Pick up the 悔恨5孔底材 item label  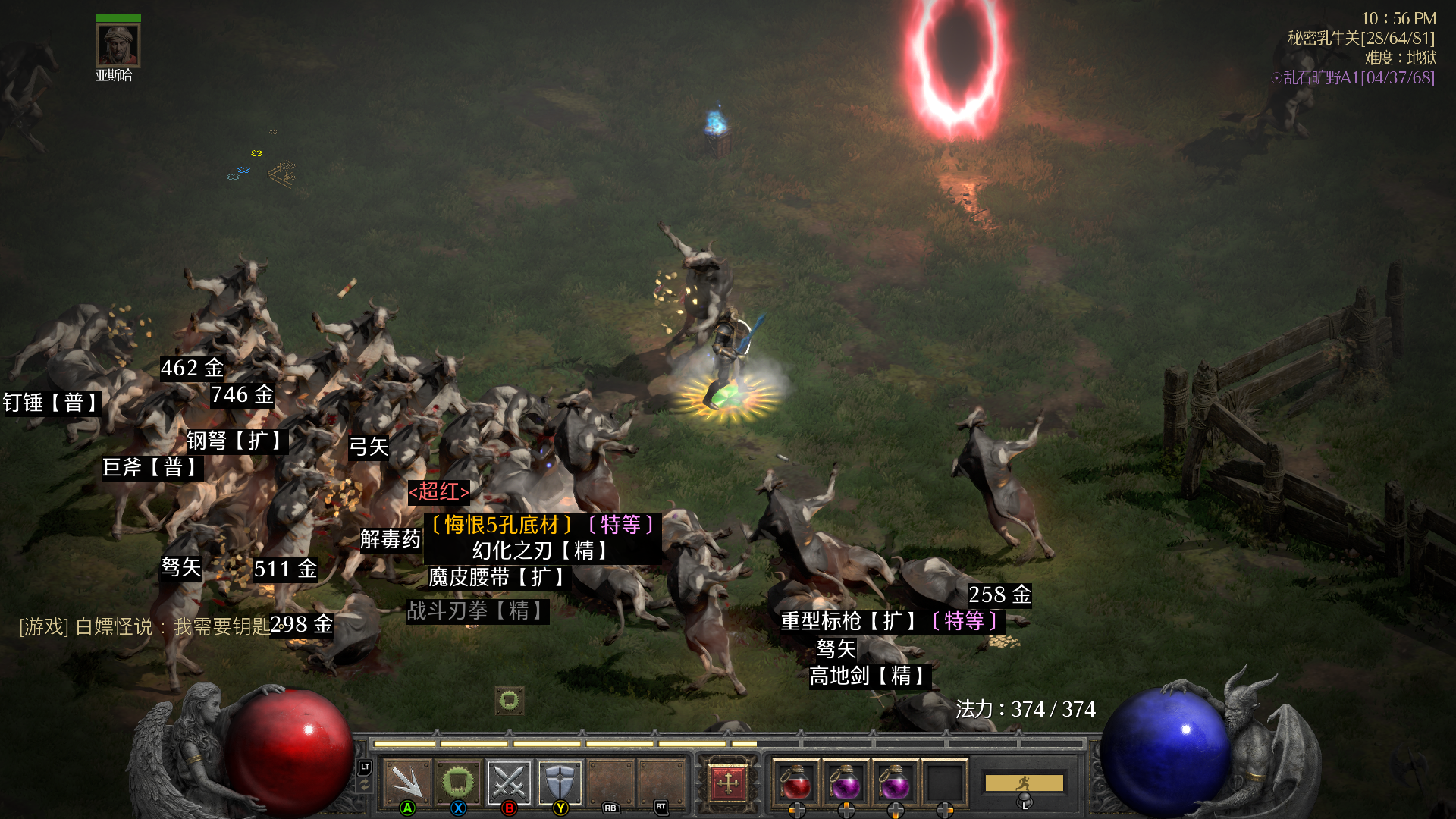541,525
